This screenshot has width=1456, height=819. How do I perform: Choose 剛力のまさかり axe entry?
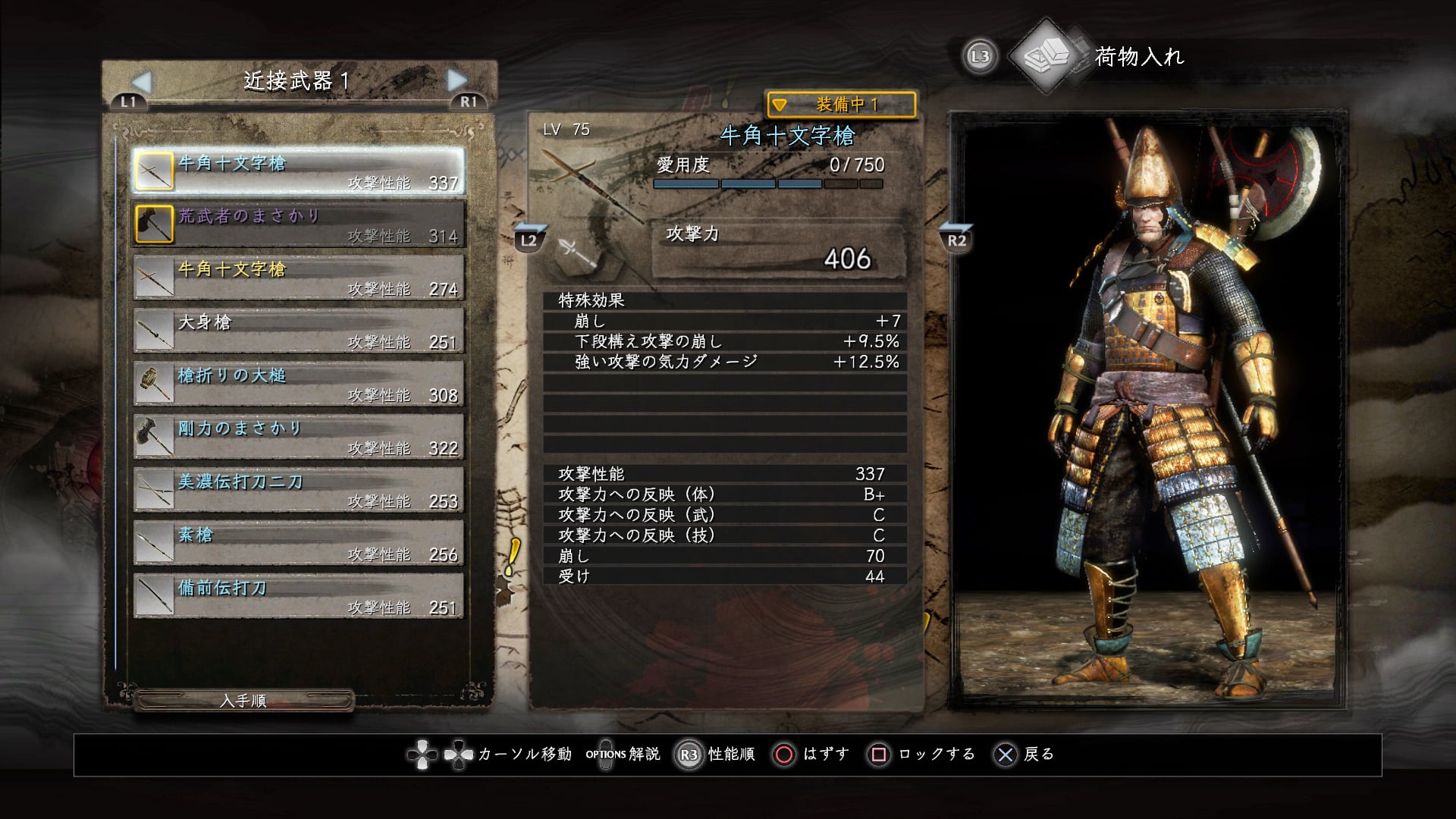[299, 436]
